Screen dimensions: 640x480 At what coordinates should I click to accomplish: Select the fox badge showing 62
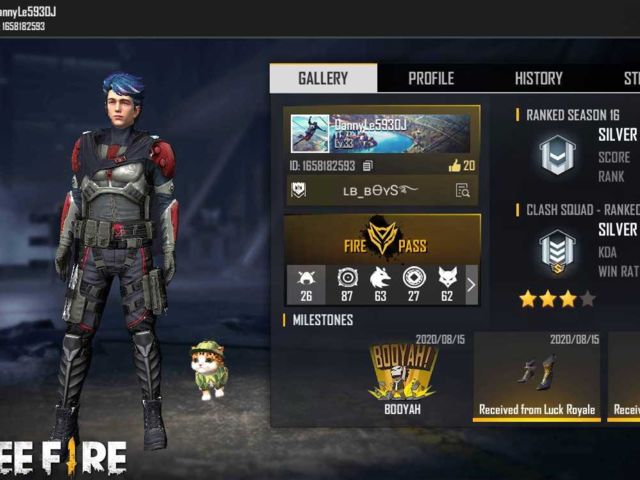tap(446, 284)
